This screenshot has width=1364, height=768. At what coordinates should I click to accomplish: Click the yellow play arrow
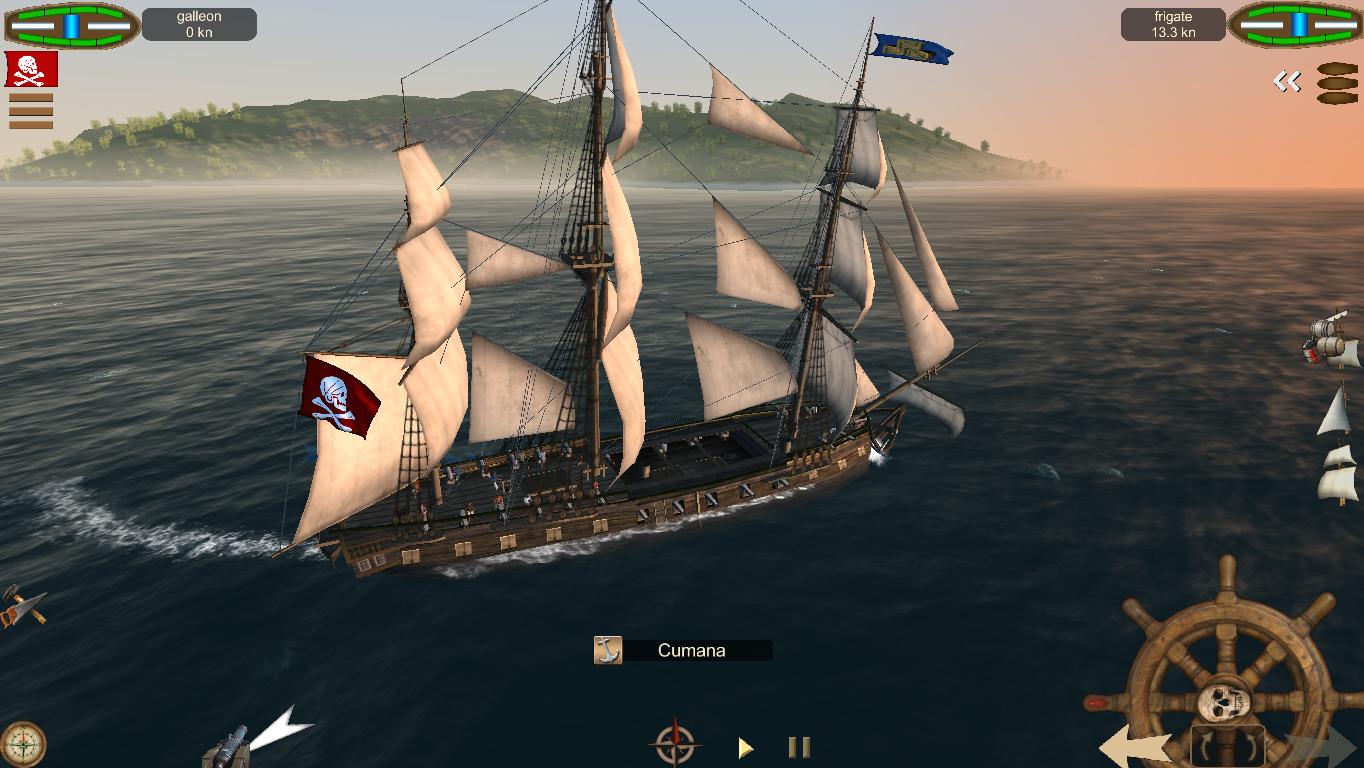coord(745,747)
